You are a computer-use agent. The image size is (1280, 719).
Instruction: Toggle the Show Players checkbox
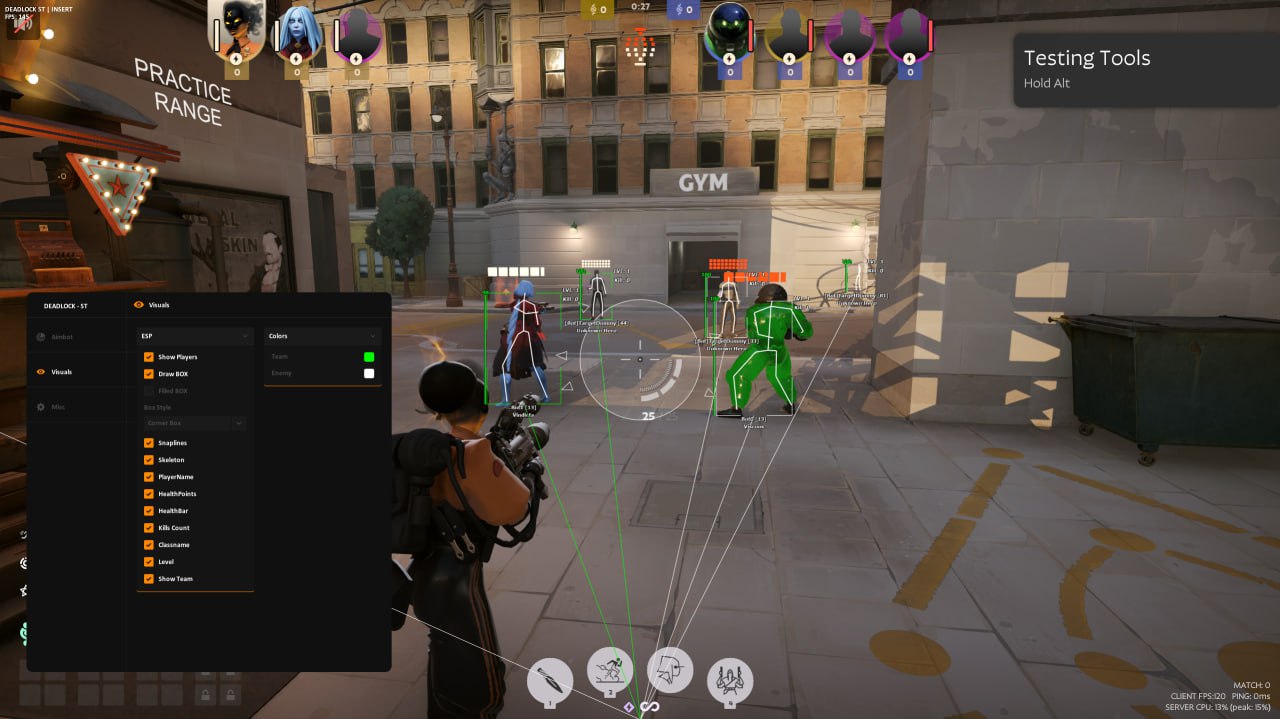[149, 357]
